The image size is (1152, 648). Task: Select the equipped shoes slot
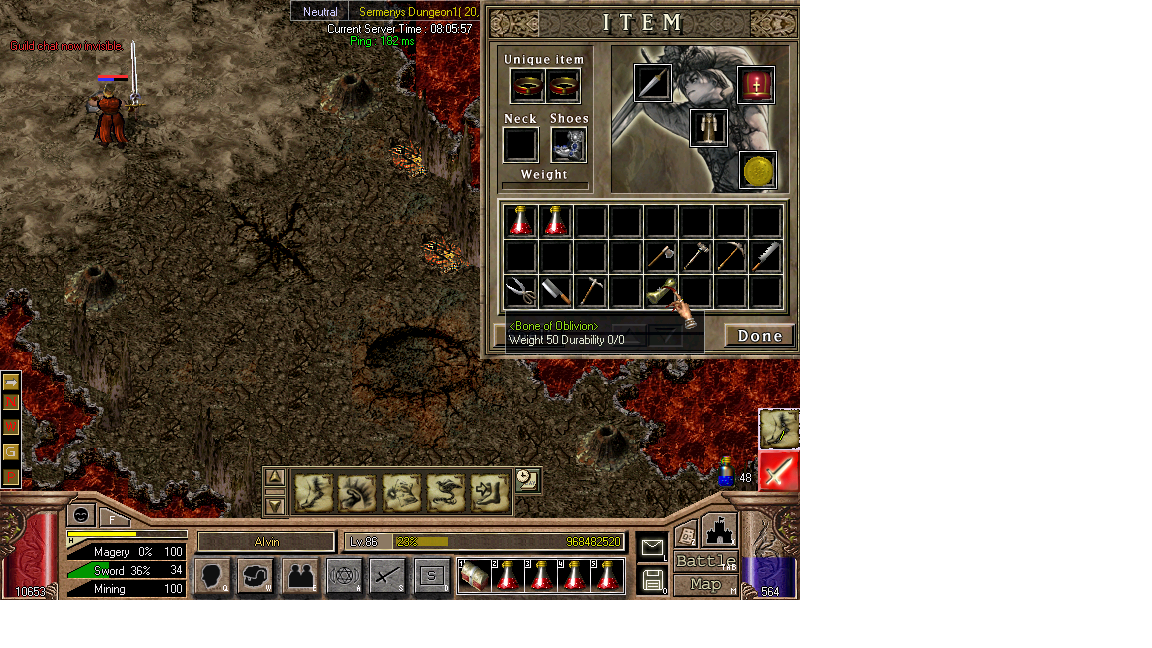(x=568, y=145)
